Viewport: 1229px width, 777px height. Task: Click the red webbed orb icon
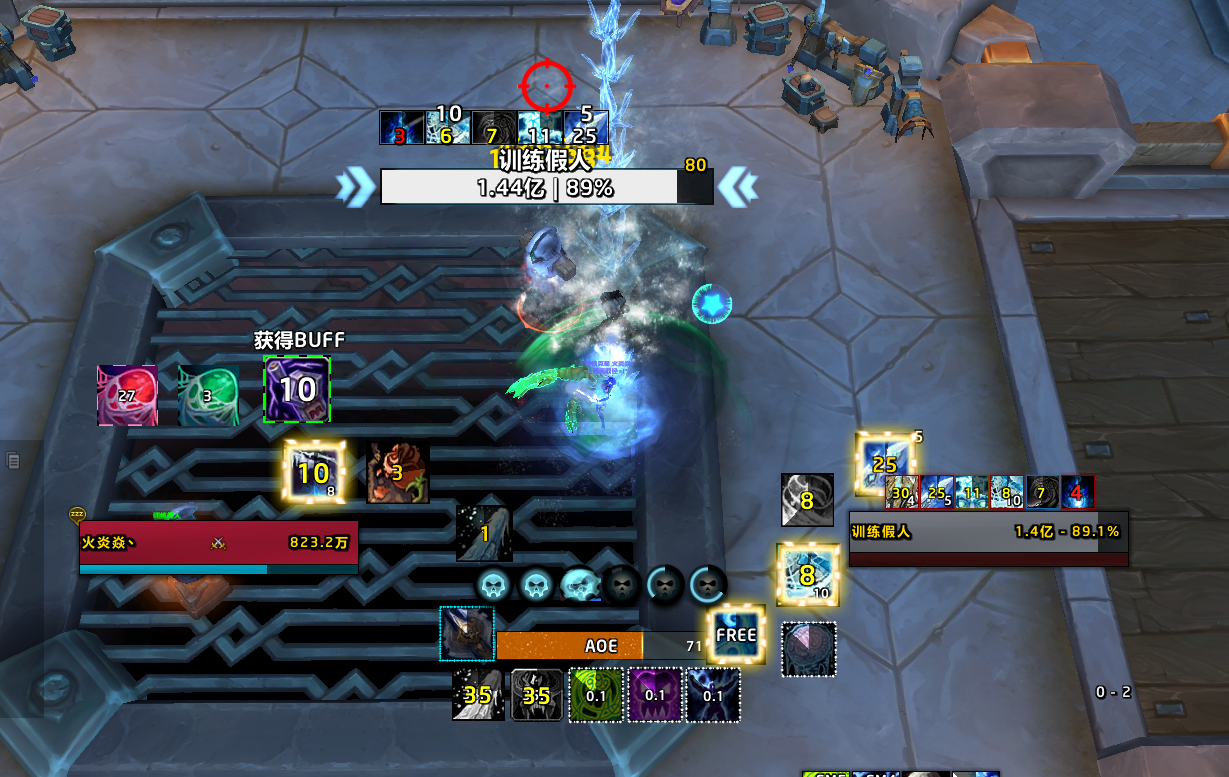[127, 395]
